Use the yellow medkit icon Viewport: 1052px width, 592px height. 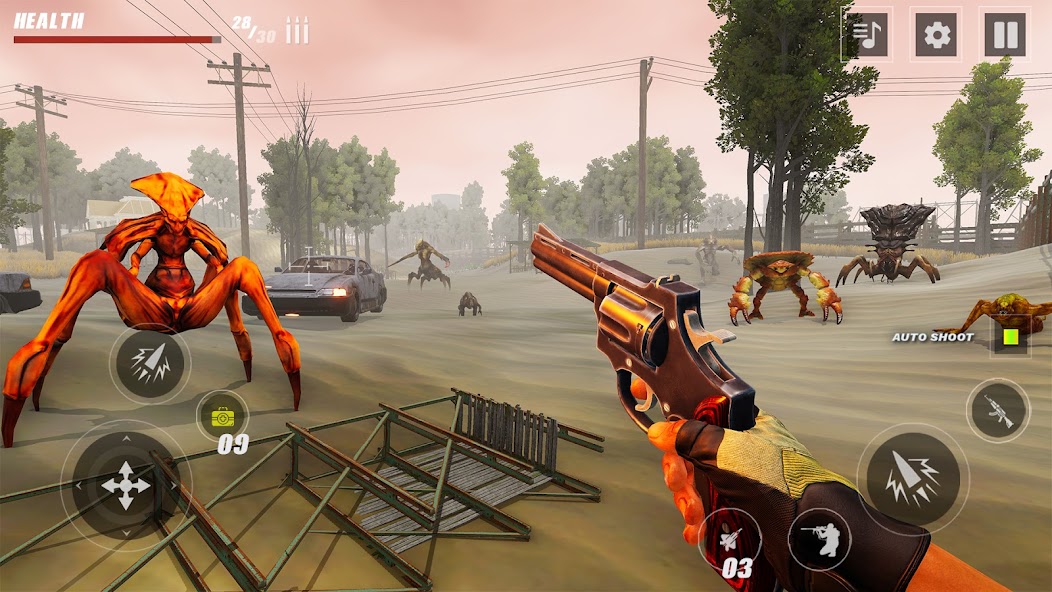pyautogui.click(x=222, y=417)
